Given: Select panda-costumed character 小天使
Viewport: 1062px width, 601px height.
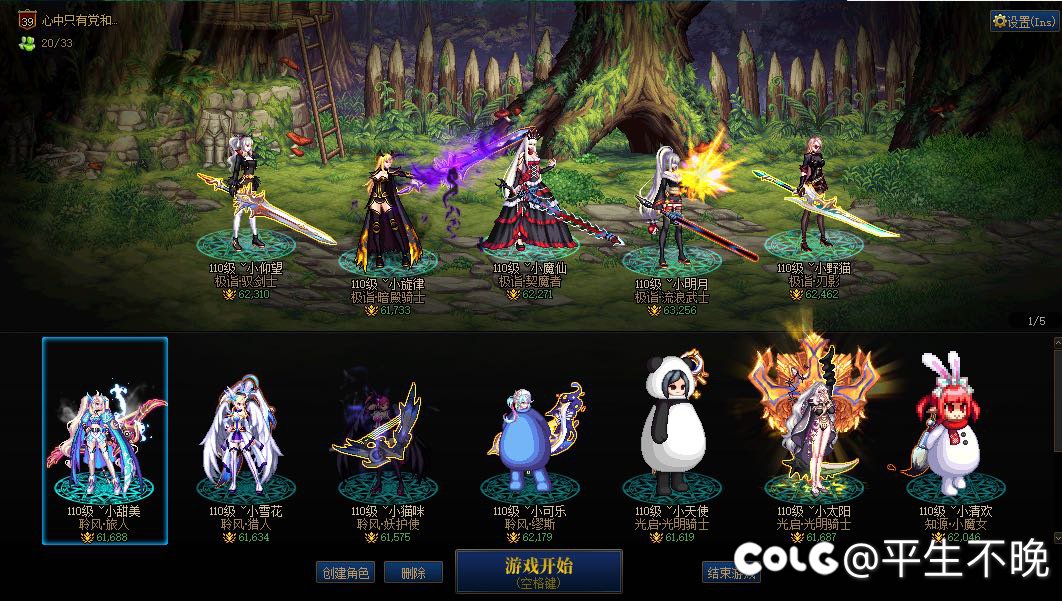Looking at the screenshot, I should 672,440.
